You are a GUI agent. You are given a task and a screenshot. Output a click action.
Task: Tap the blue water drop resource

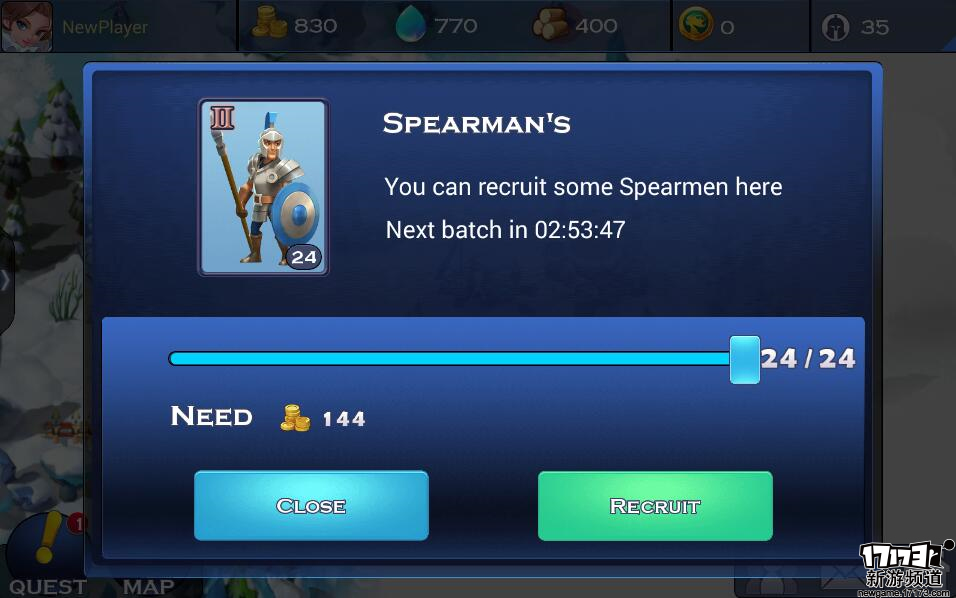411,25
